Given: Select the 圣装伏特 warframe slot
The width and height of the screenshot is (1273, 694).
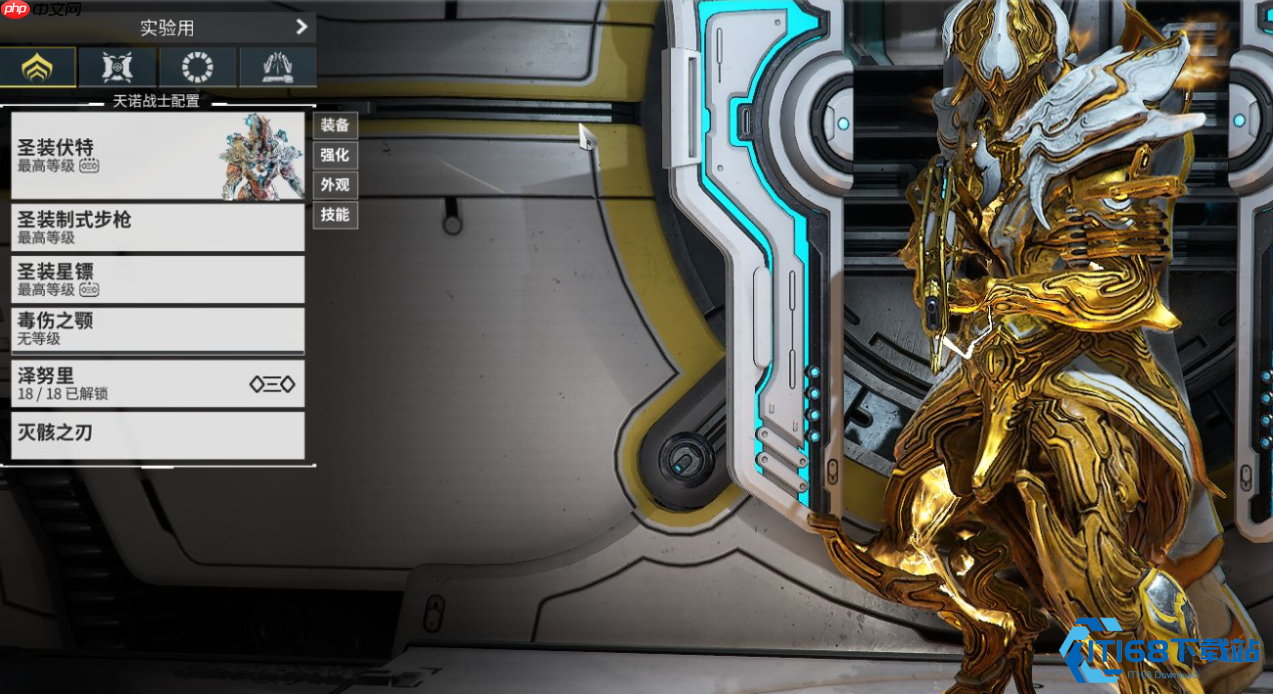Looking at the screenshot, I should [157, 155].
